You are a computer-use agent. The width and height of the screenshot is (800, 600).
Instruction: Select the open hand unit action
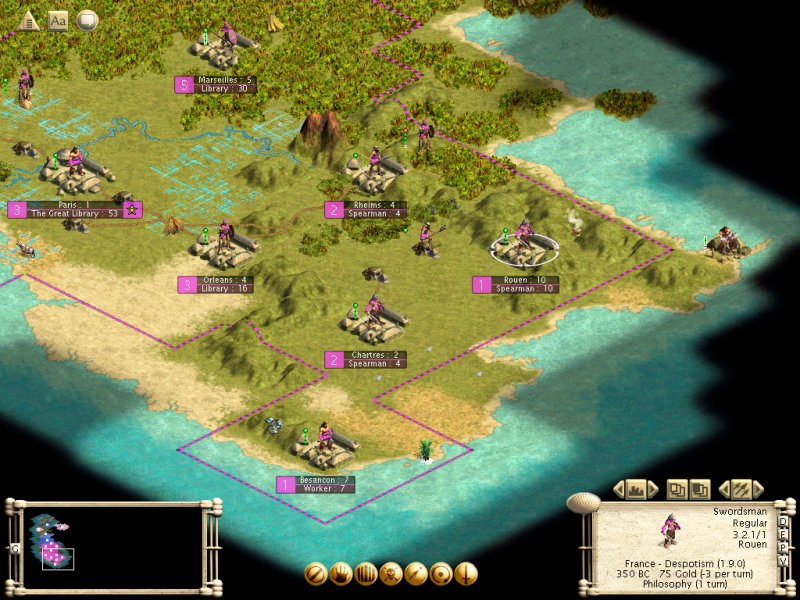pos(341,574)
